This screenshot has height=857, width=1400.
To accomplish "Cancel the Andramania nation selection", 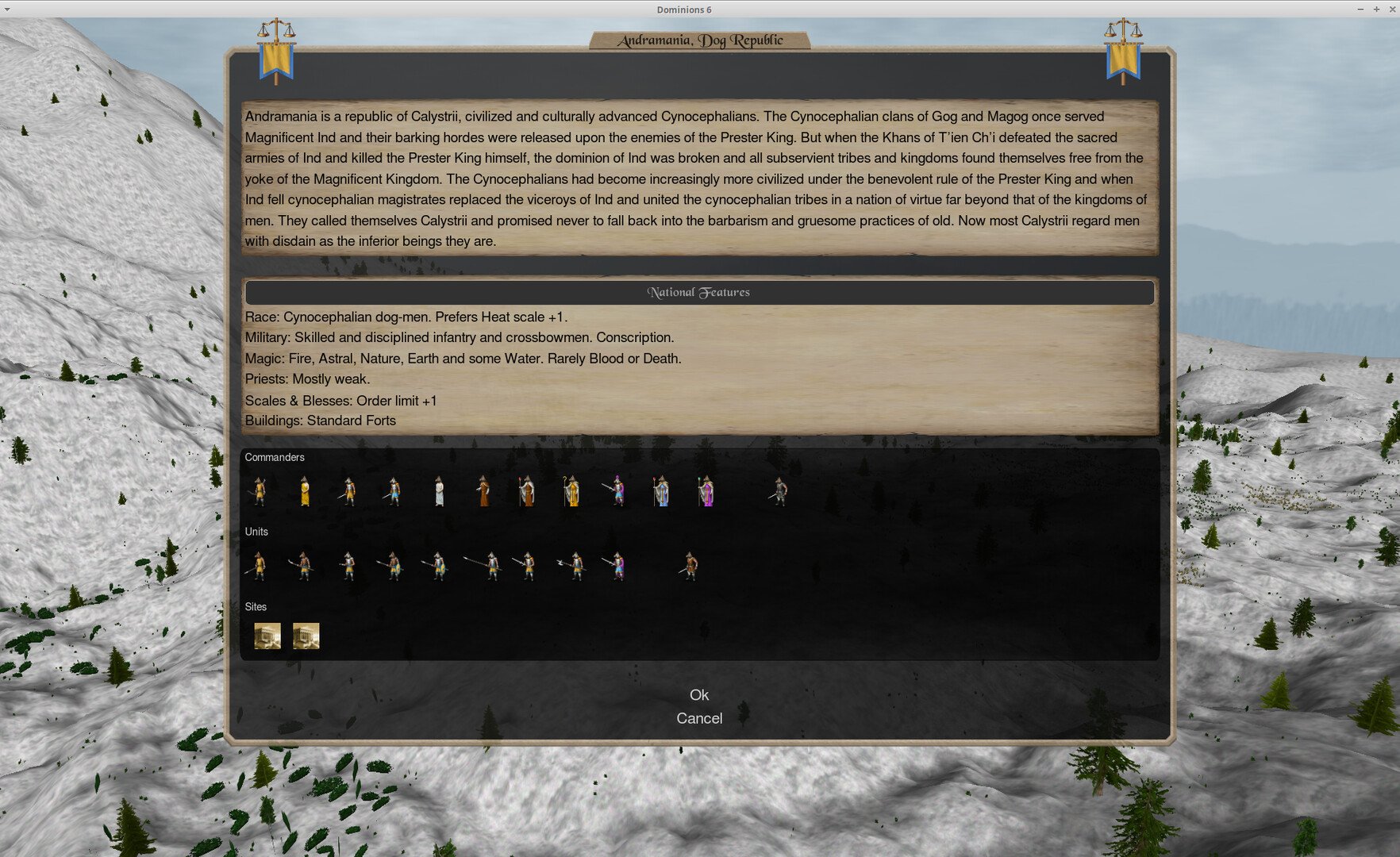I will [699, 718].
